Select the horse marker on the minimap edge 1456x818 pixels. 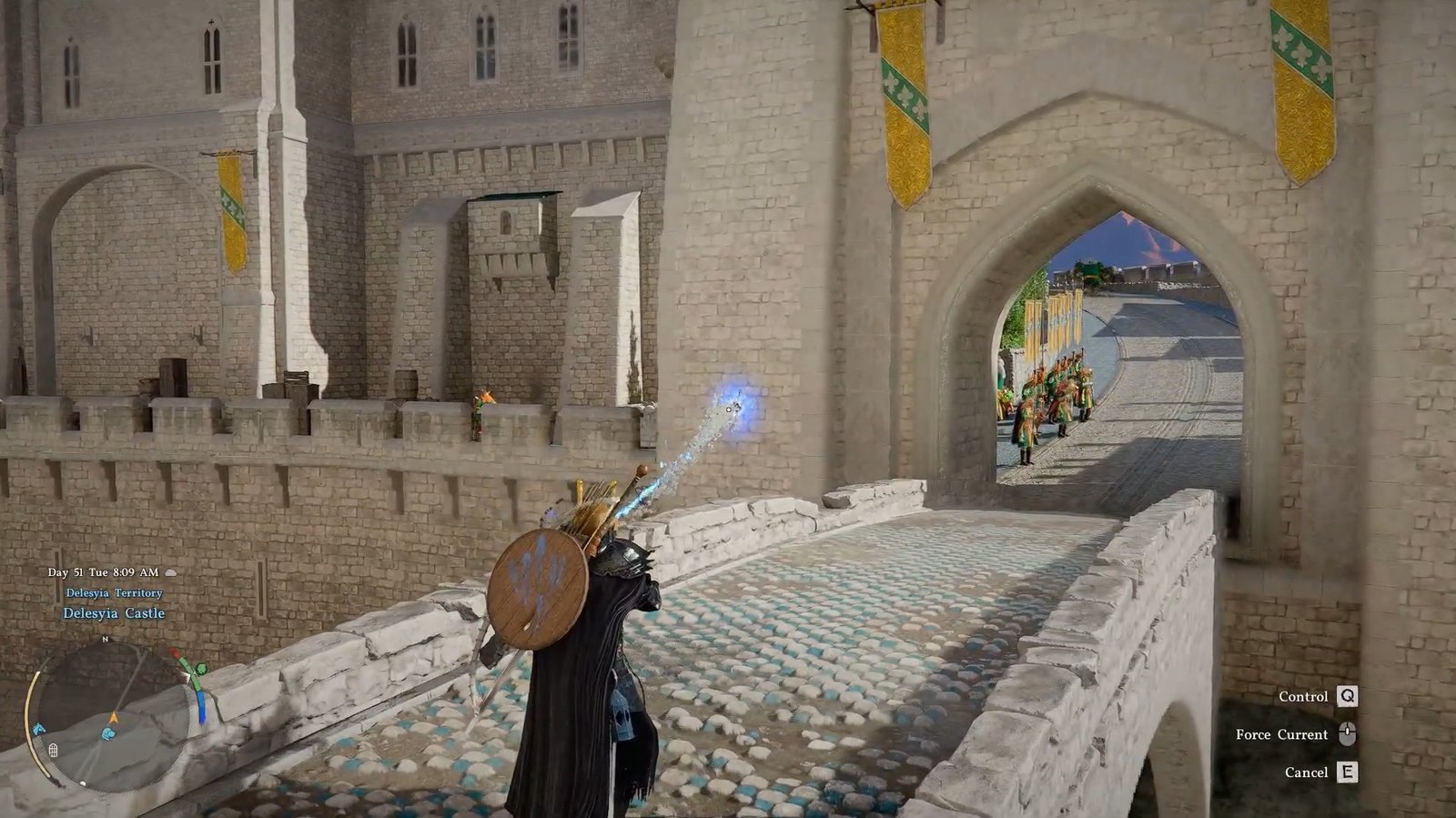click(39, 729)
